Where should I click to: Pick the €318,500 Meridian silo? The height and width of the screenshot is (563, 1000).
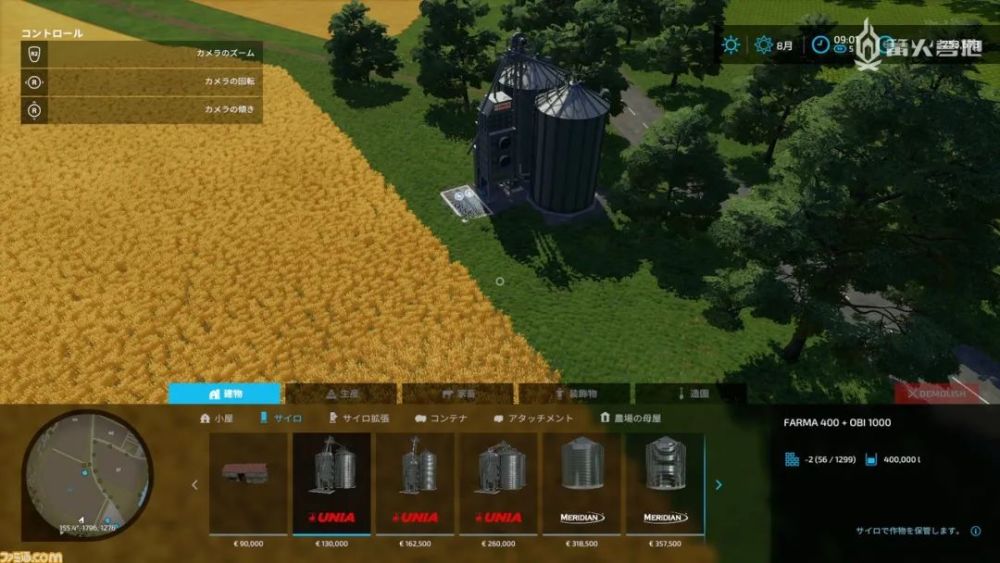tap(582, 484)
